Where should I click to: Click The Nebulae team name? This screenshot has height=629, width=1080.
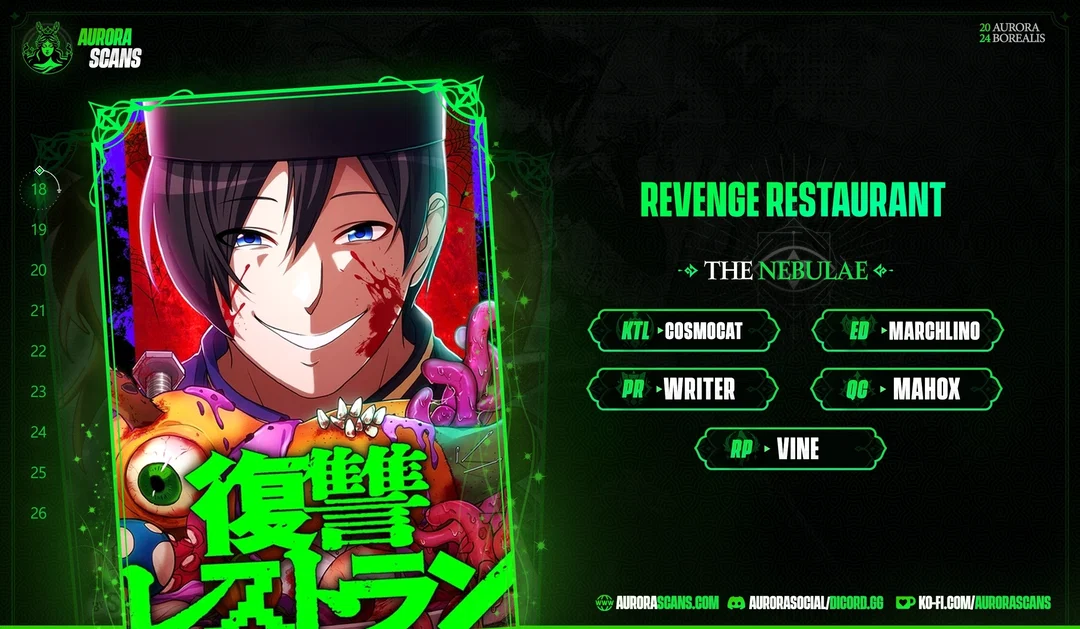[x=786, y=270]
